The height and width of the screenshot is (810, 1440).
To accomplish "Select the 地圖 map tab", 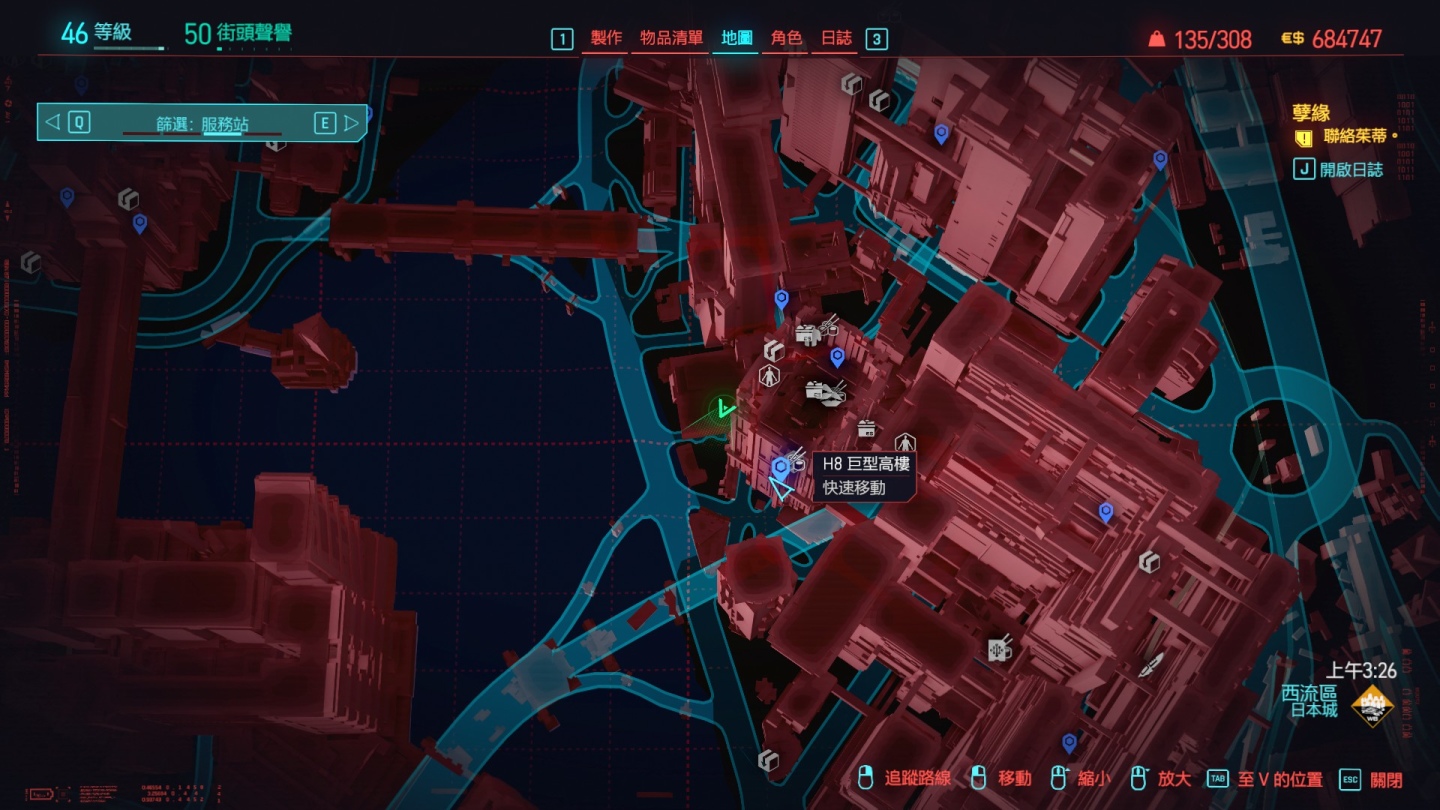I will (x=737, y=38).
